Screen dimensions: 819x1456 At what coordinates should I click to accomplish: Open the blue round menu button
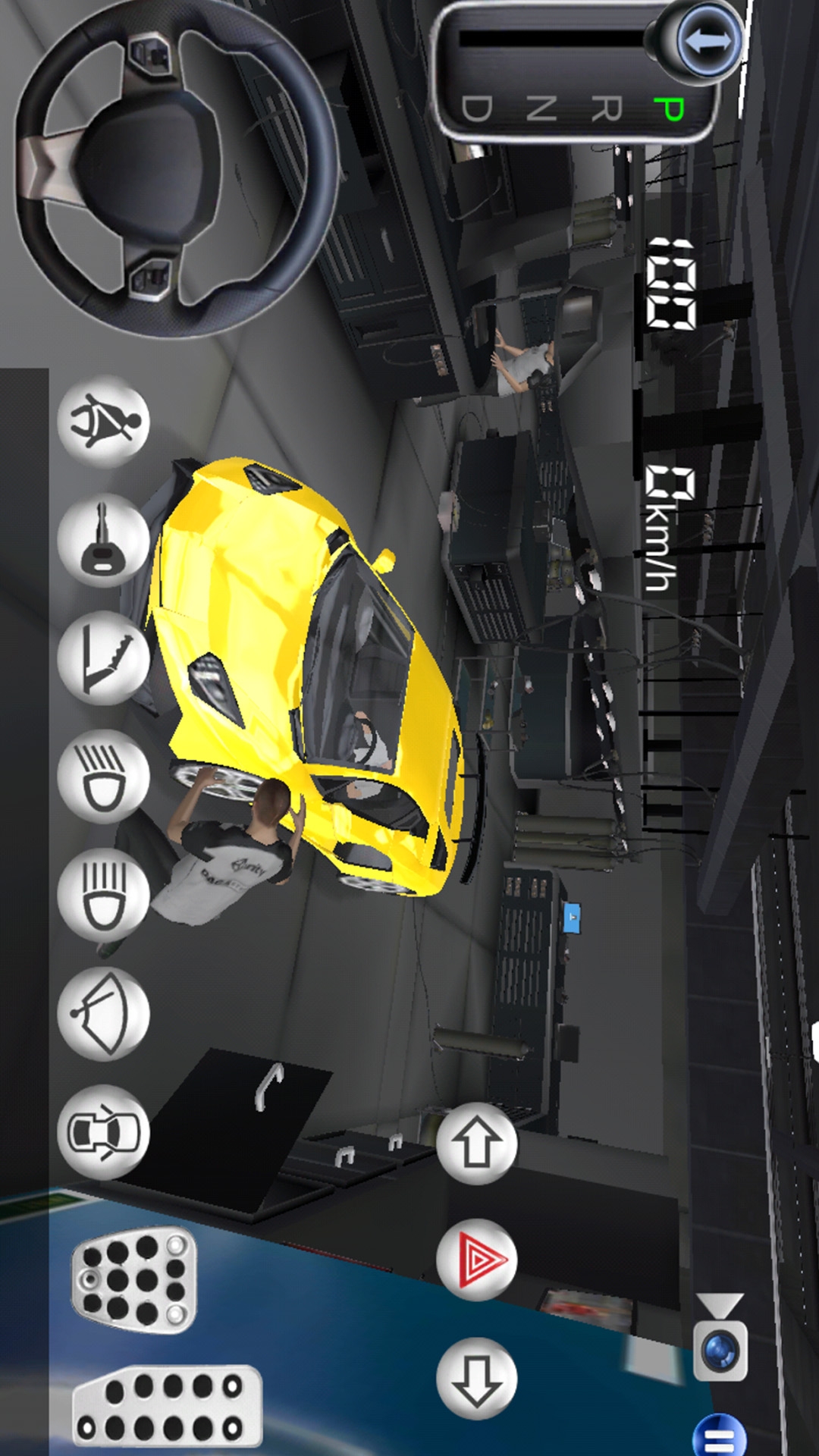[719, 1436]
